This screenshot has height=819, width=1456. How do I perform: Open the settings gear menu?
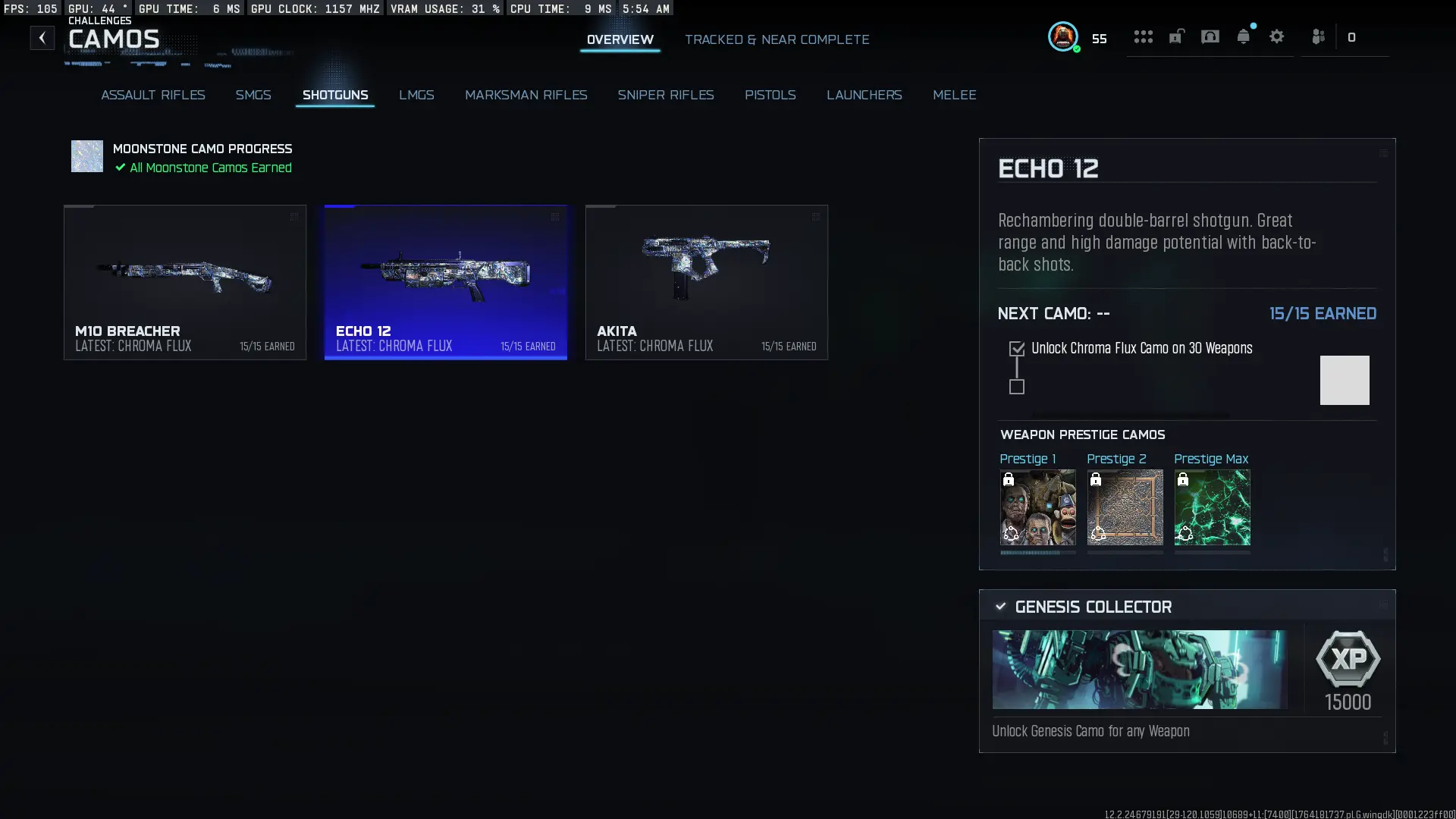pos(1277,36)
